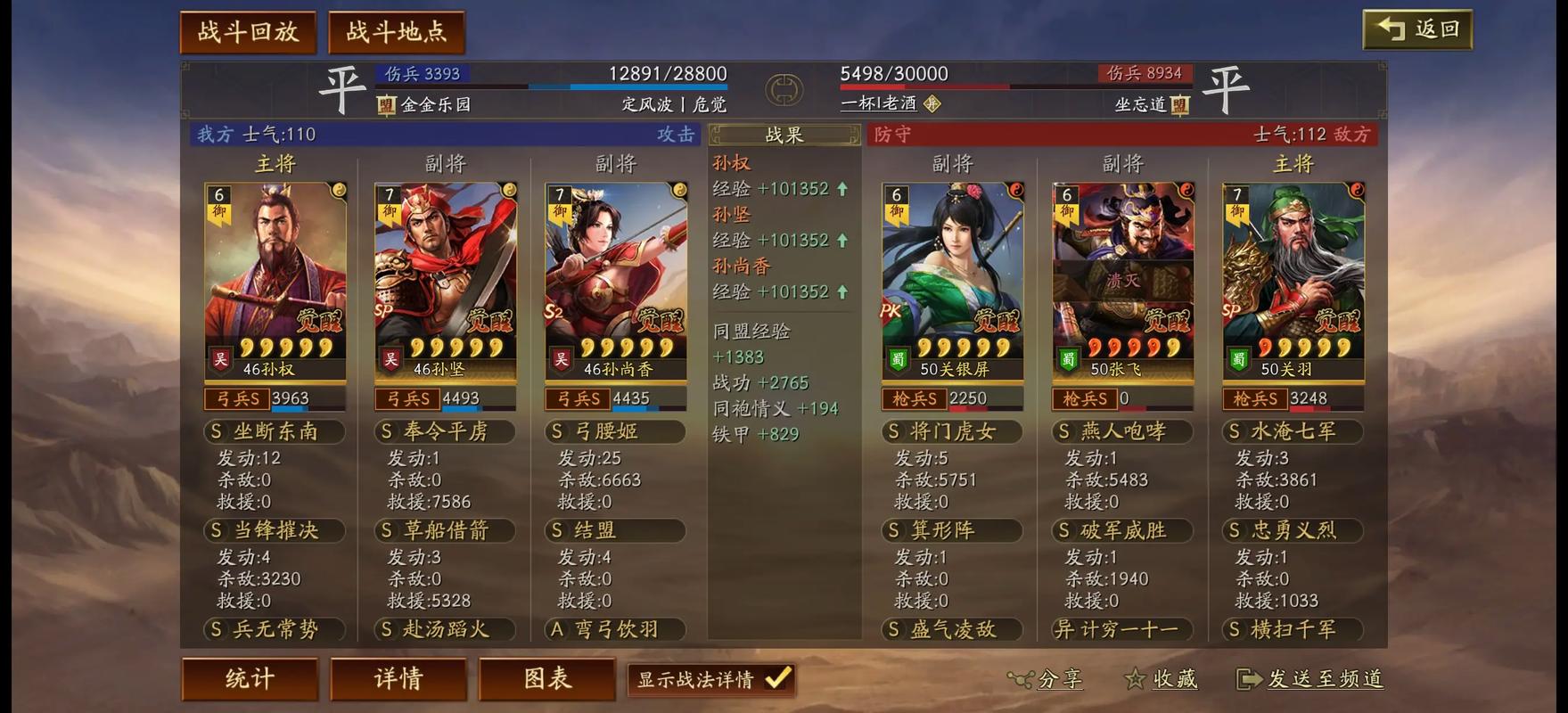Click the share icon next to 分享

coord(1023,680)
